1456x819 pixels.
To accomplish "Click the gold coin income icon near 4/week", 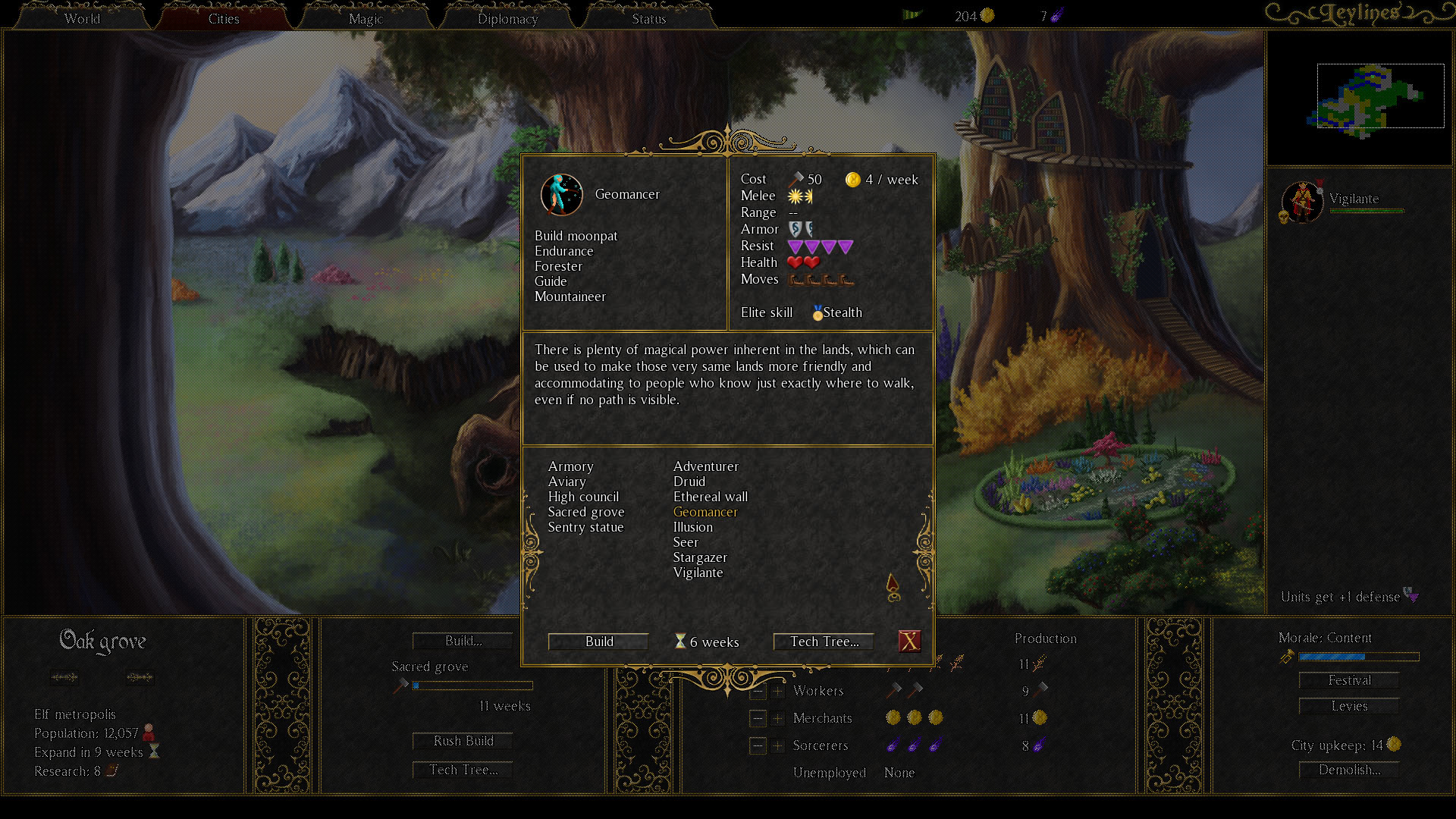I will (853, 180).
